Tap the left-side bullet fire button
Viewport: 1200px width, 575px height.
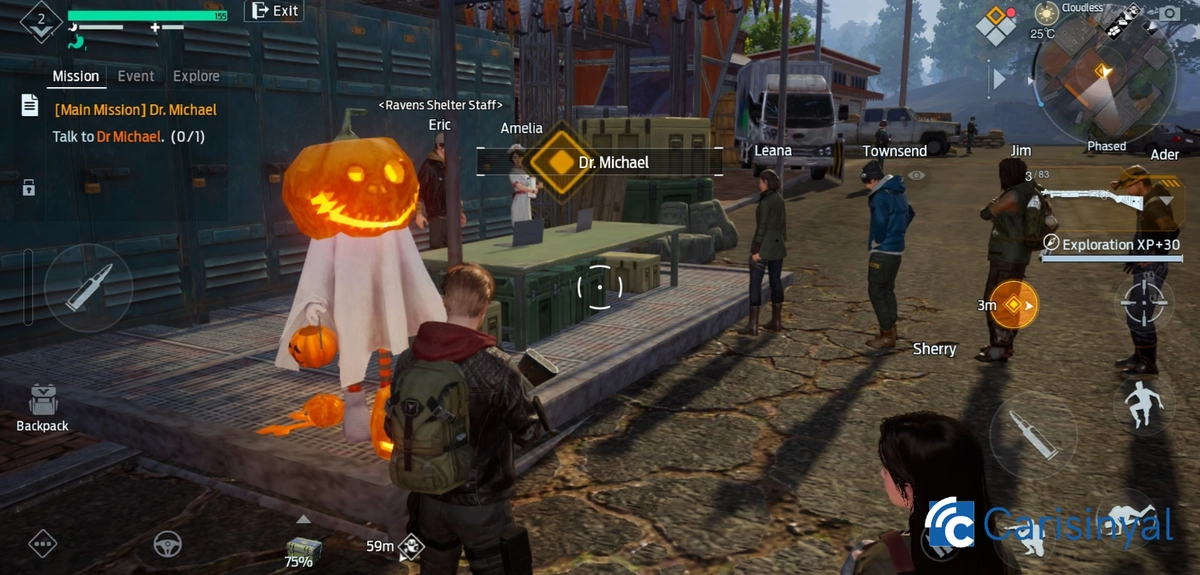[x=88, y=287]
